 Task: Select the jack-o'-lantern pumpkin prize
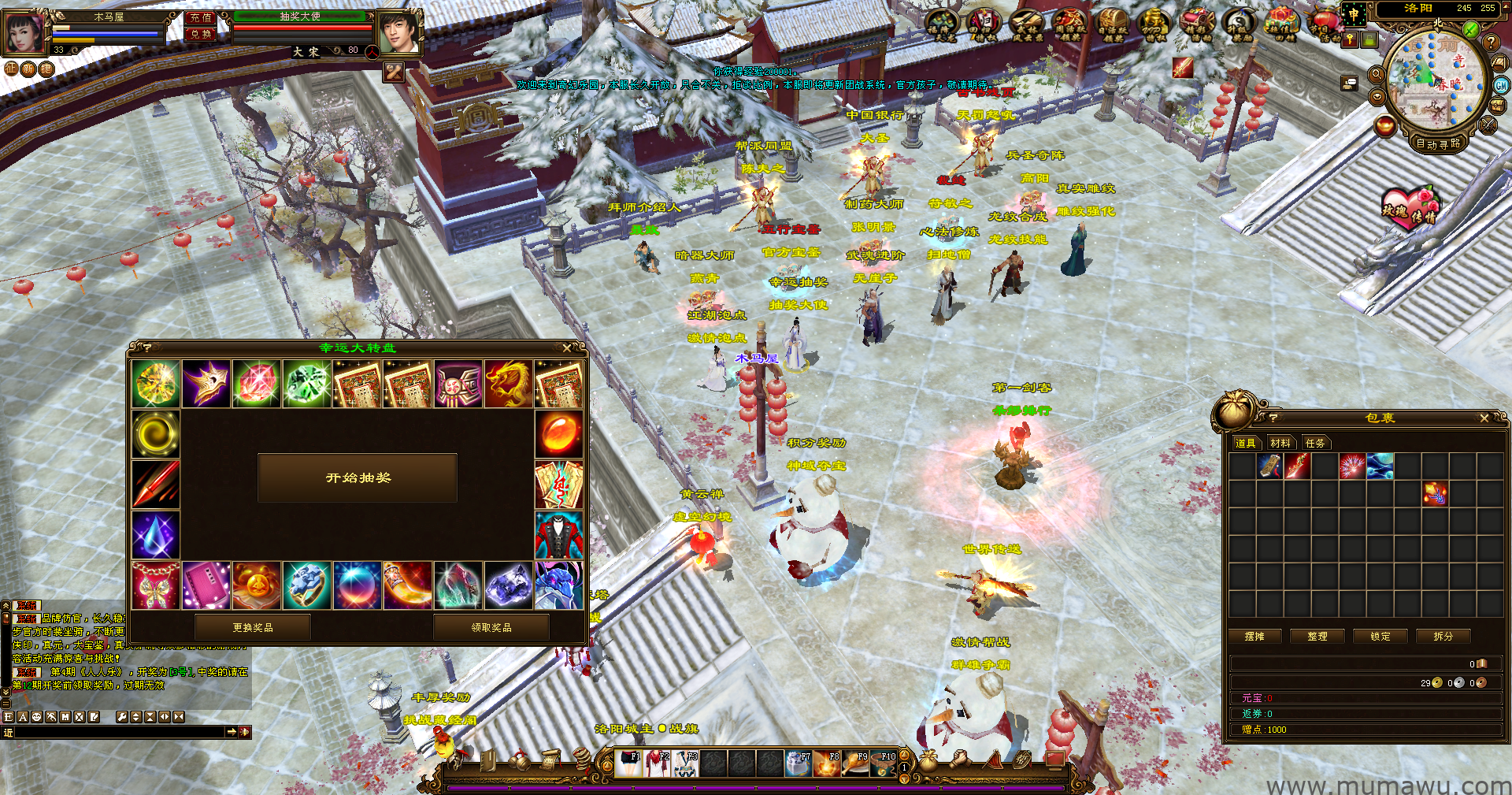pyautogui.click(x=257, y=585)
